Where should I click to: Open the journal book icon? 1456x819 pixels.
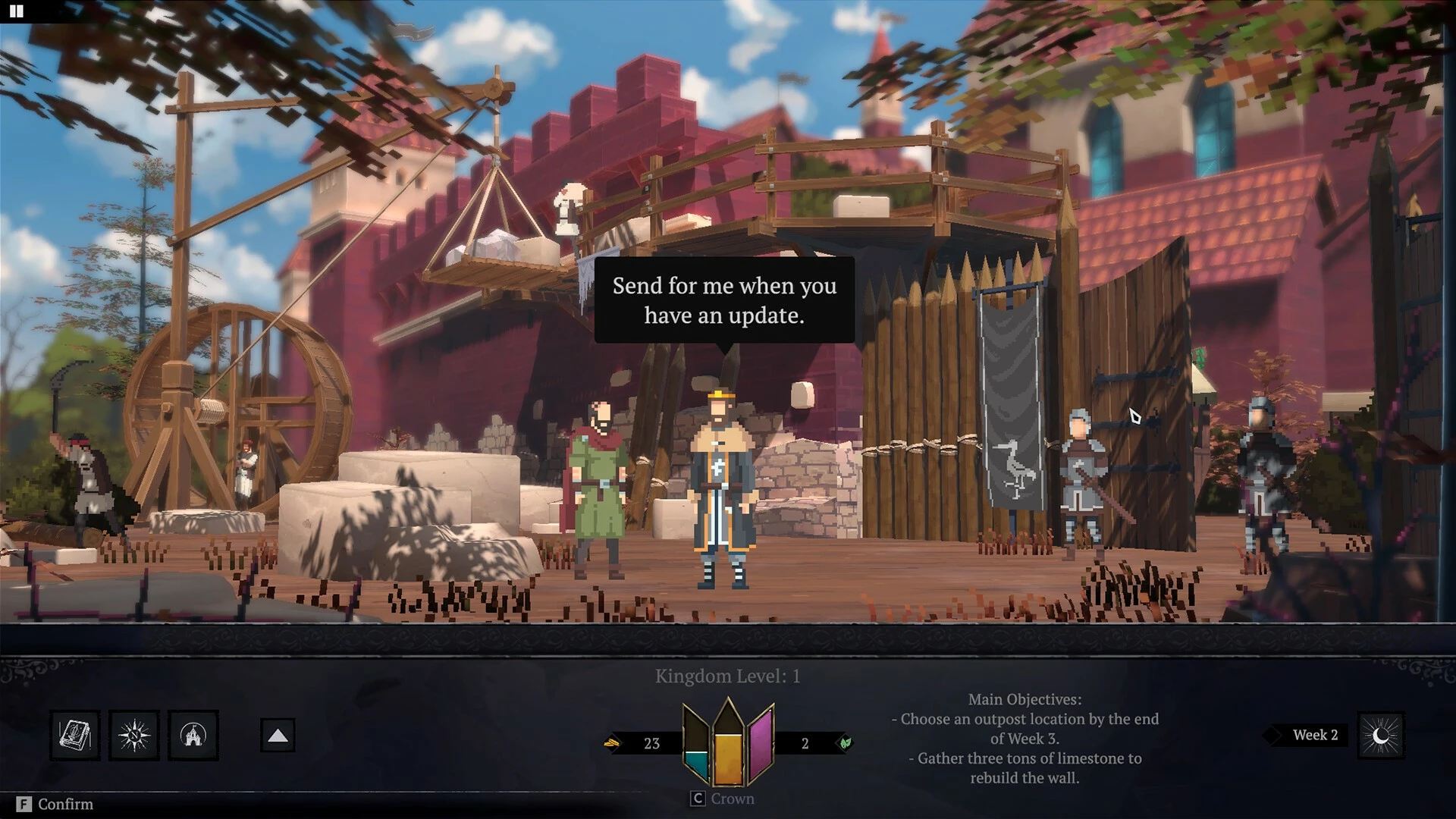pos(75,735)
